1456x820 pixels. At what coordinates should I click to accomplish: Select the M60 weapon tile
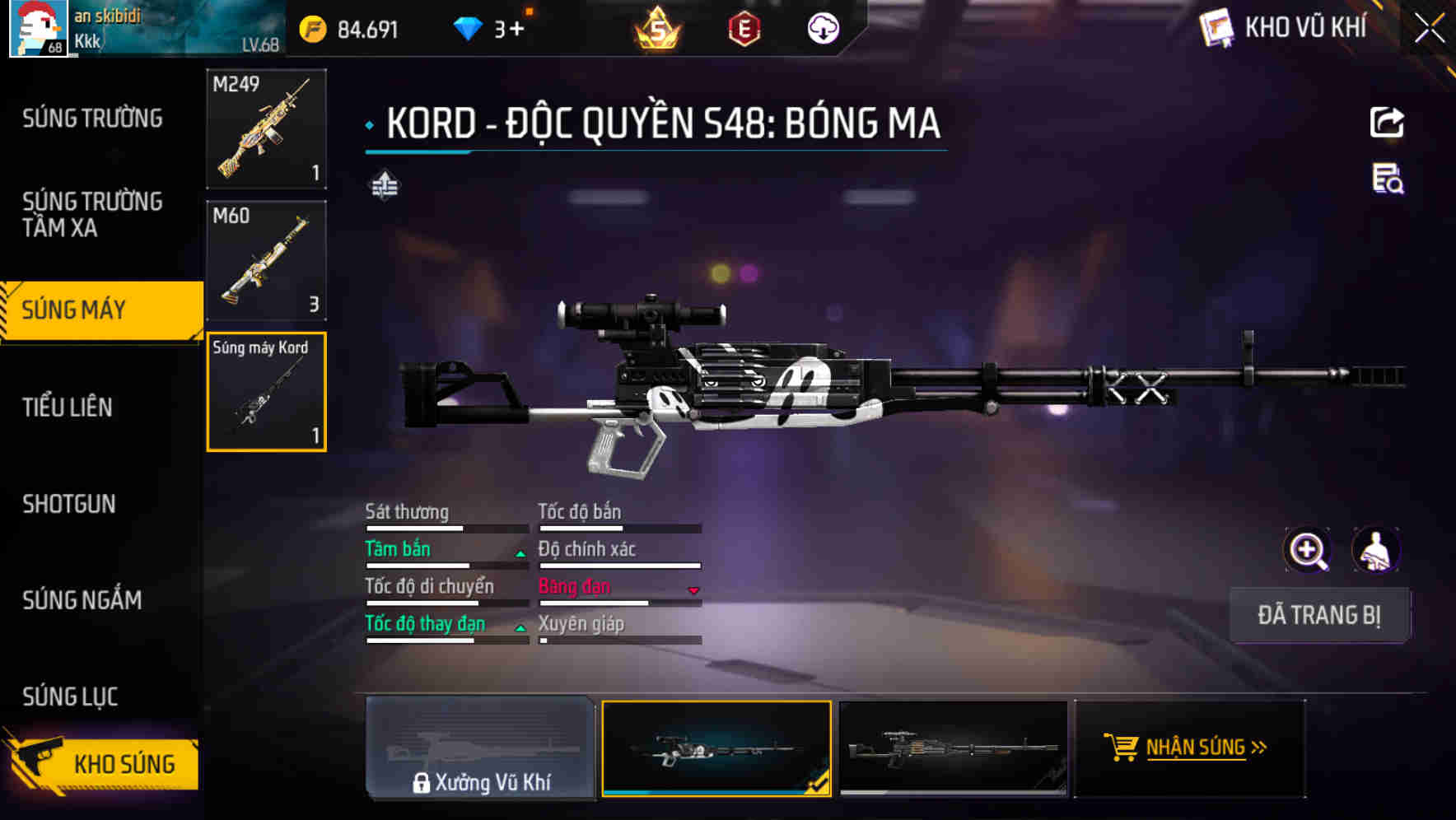[266, 260]
